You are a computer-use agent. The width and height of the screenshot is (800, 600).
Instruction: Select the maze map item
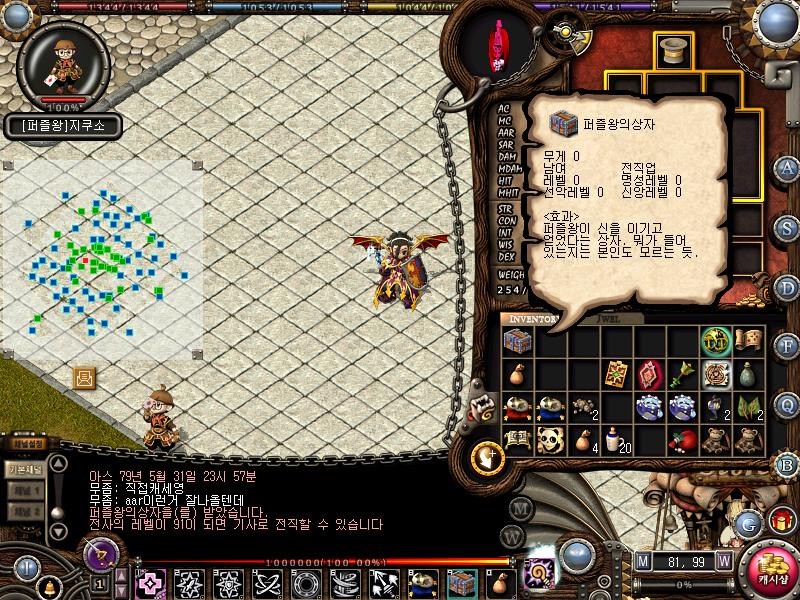(x=716, y=374)
